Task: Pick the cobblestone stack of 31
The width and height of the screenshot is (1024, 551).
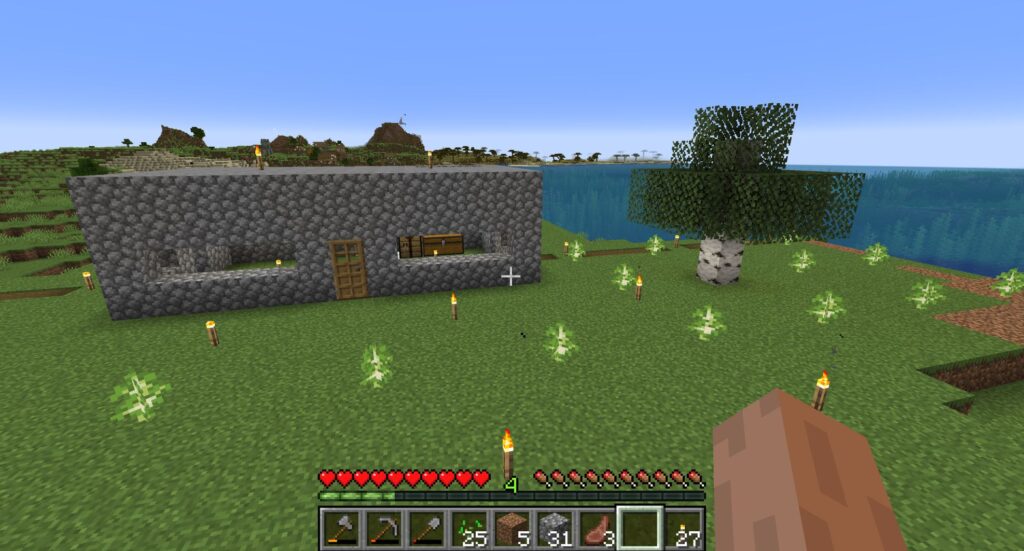Action: [x=555, y=528]
